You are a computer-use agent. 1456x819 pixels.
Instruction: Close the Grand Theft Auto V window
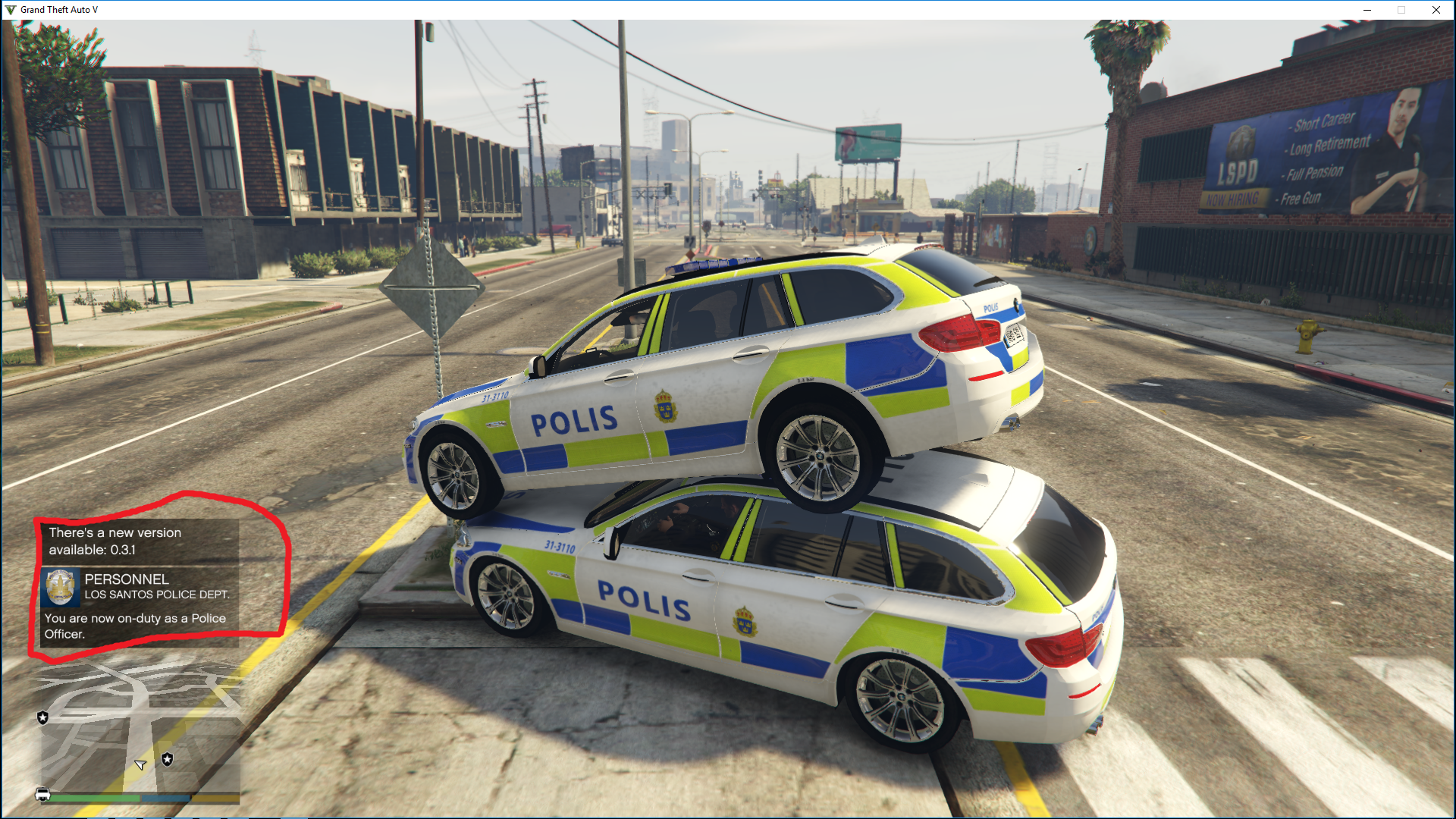click(x=1436, y=10)
